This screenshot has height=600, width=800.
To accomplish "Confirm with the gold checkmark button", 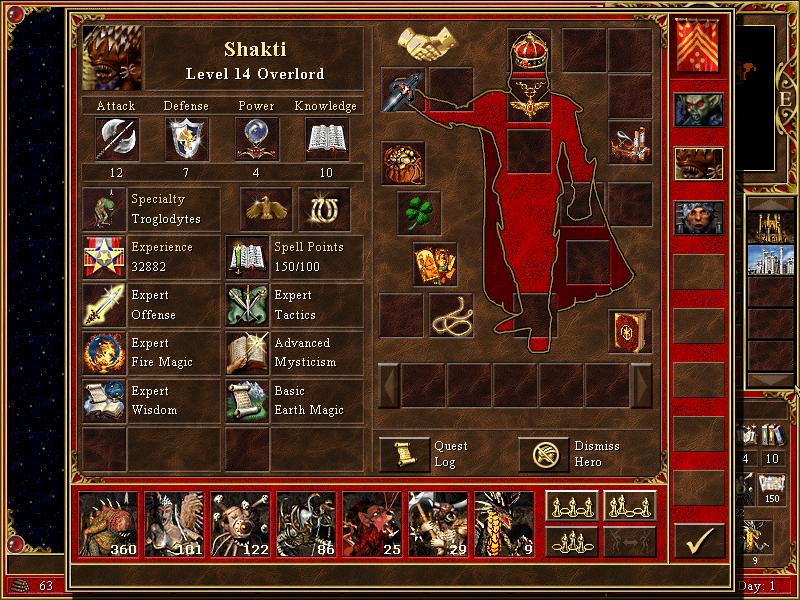I will [698, 542].
